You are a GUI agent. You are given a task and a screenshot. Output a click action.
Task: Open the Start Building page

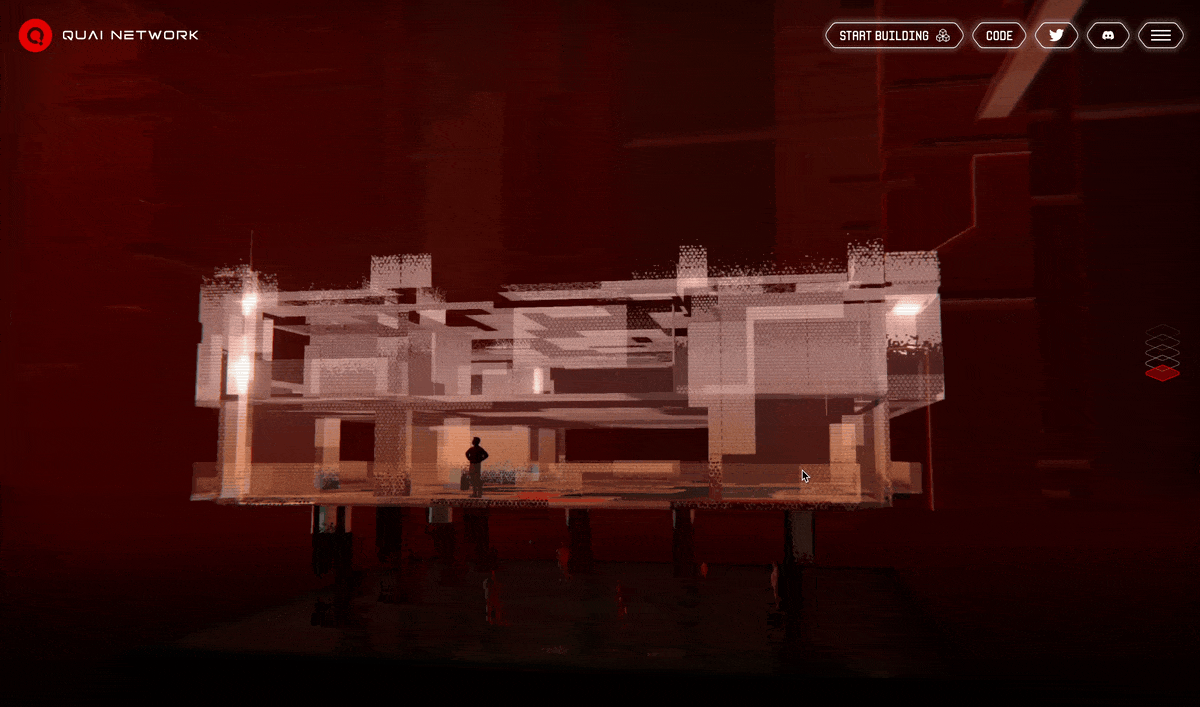pyautogui.click(x=894, y=36)
